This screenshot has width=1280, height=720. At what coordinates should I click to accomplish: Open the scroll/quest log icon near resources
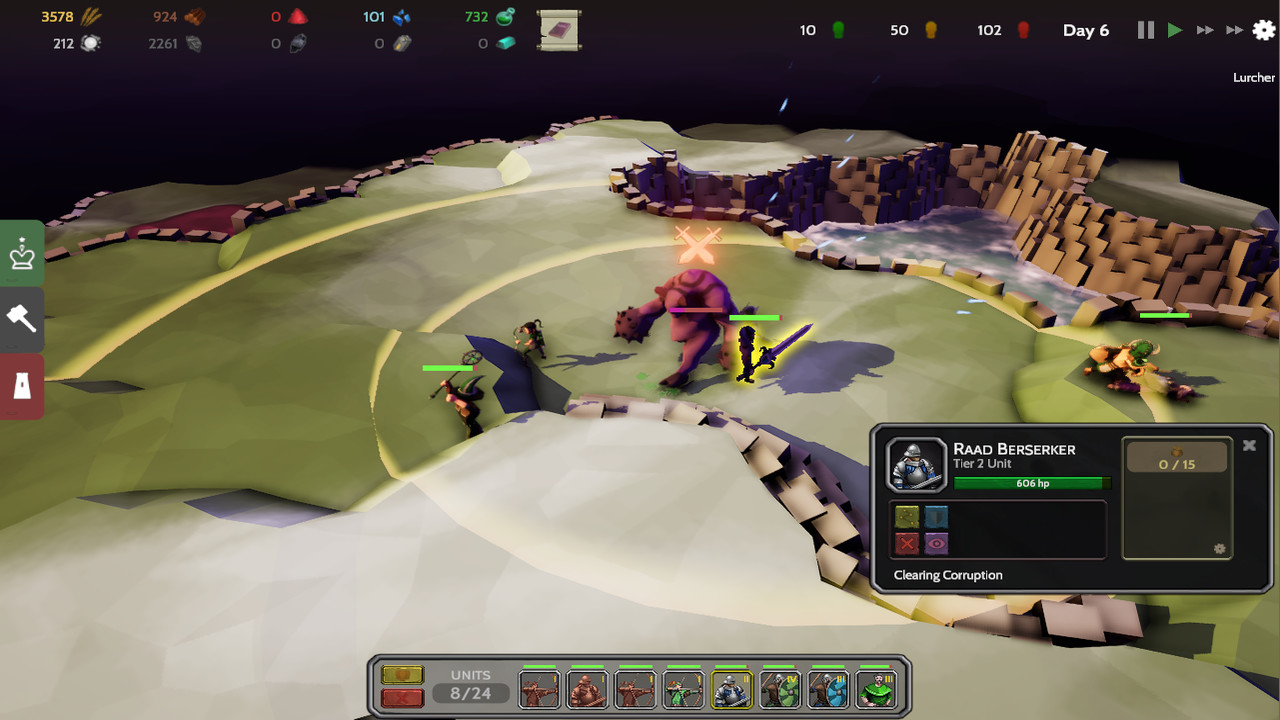[558, 30]
